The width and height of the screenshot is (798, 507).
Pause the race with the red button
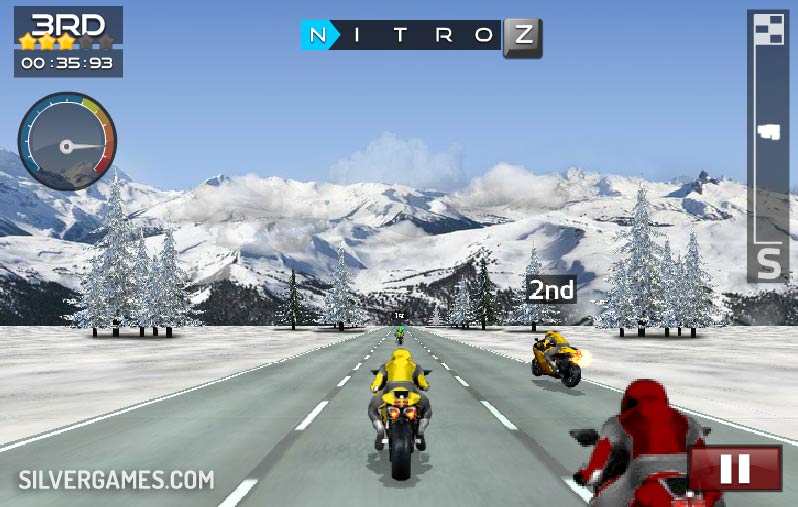(x=735, y=468)
